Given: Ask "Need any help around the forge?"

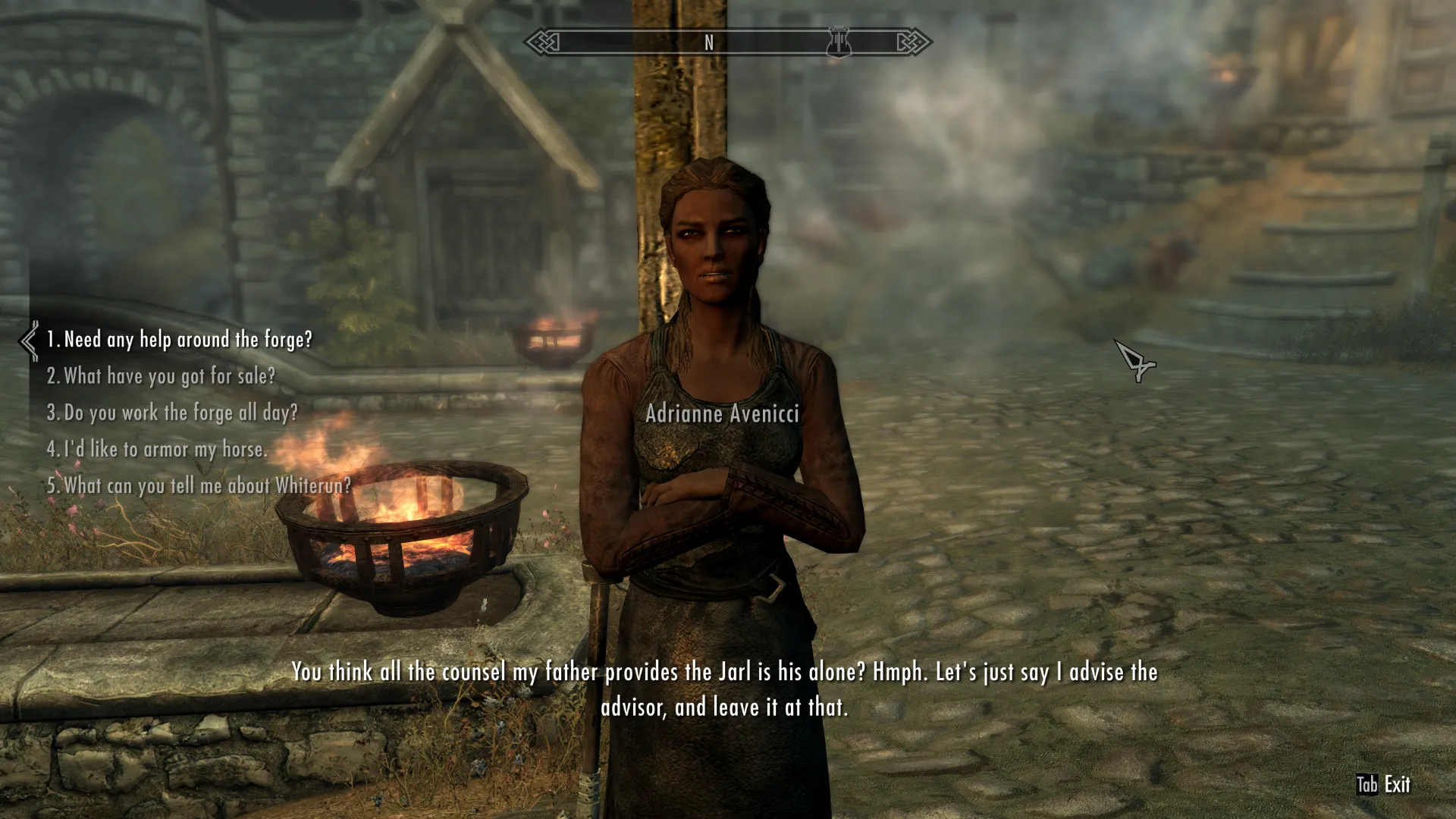Looking at the screenshot, I should tap(180, 340).
